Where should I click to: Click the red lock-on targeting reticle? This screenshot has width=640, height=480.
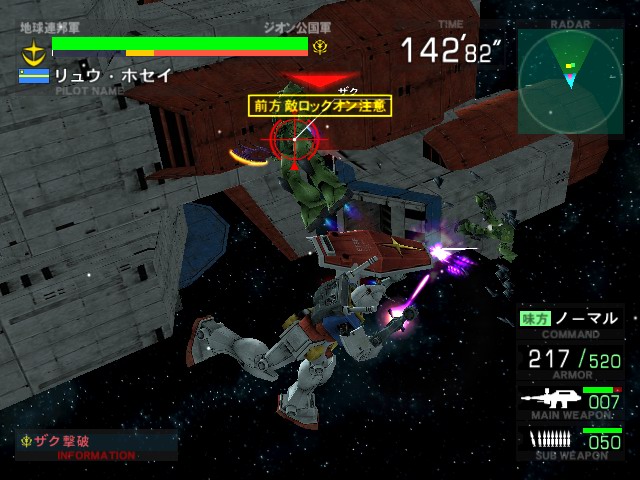tap(294, 138)
